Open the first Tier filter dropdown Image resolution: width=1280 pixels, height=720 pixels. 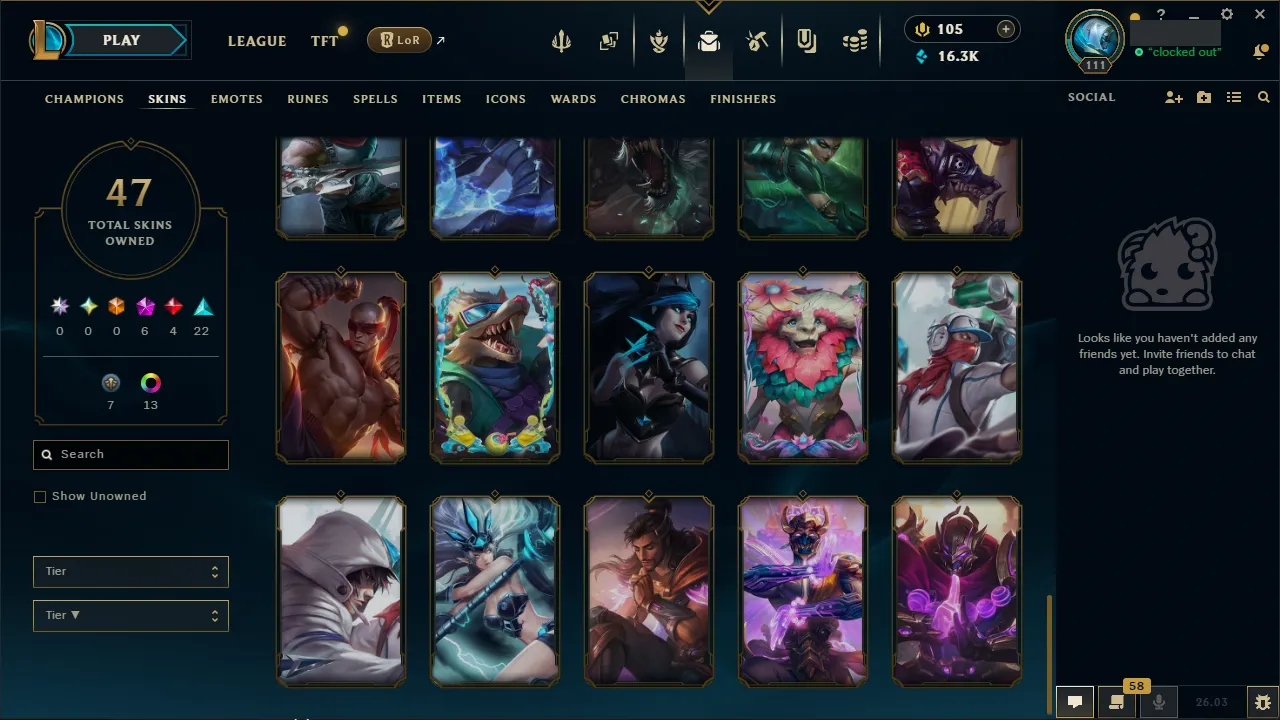[x=130, y=571]
